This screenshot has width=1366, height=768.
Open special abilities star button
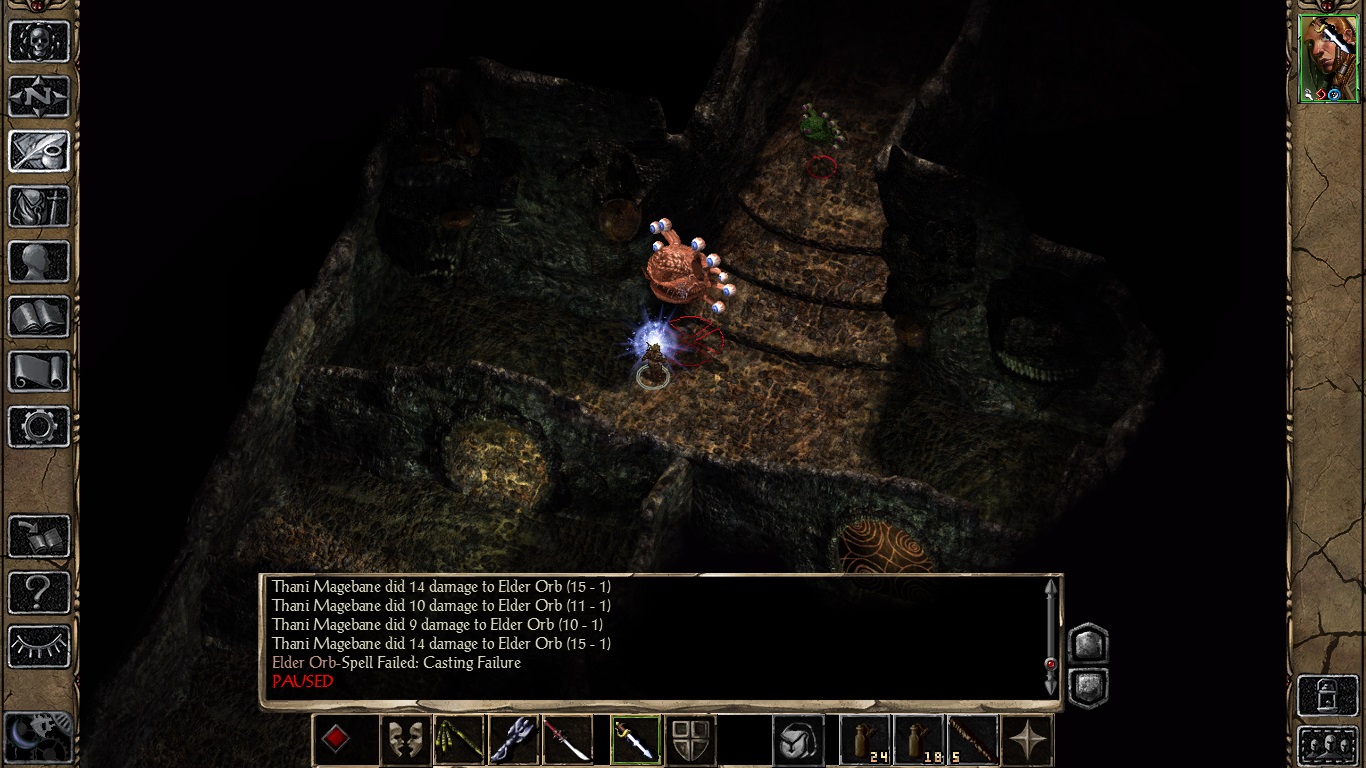click(1027, 740)
